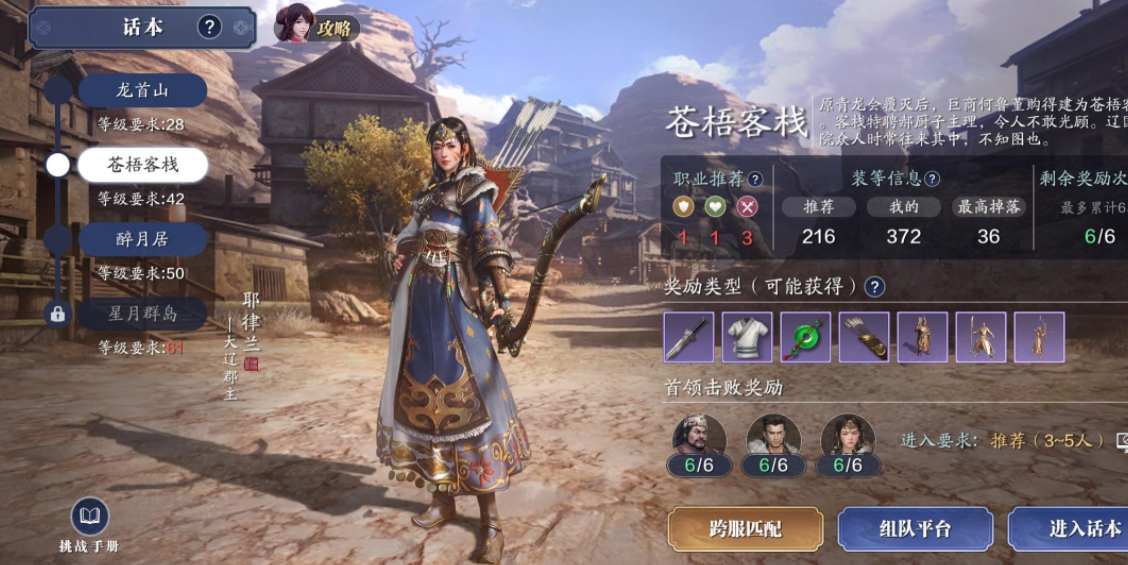1128x565 pixels.
Task: Show help for 奖励类型 reward types
Action: pyautogui.click(x=875, y=287)
